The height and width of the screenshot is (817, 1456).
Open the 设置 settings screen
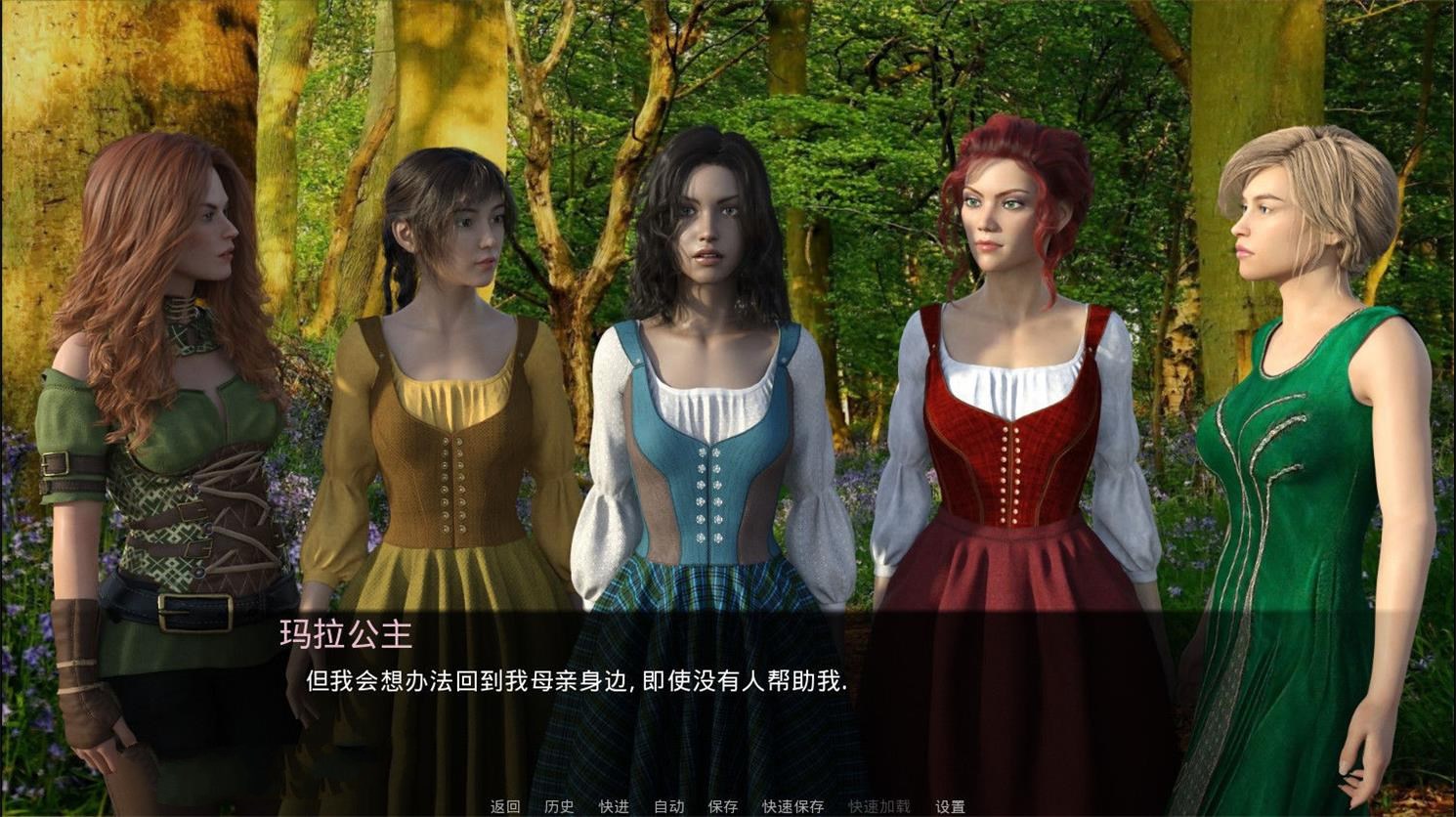[950, 807]
